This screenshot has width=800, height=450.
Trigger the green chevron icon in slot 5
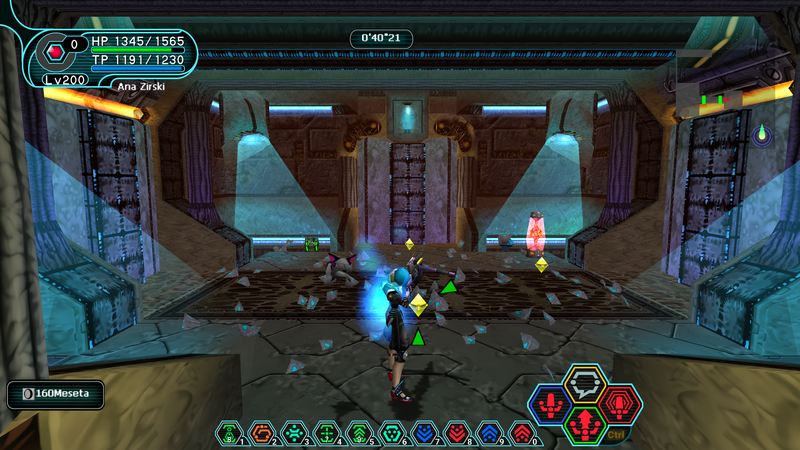pyautogui.click(x=359, y=433)
